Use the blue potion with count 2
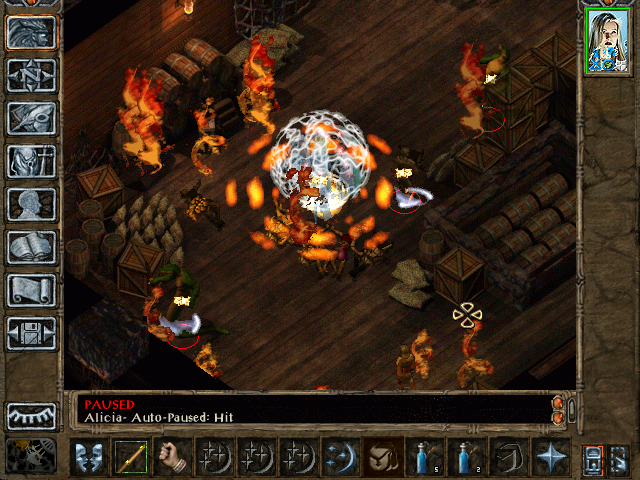The width and height of the screenshot is (640, 480). 465,457
